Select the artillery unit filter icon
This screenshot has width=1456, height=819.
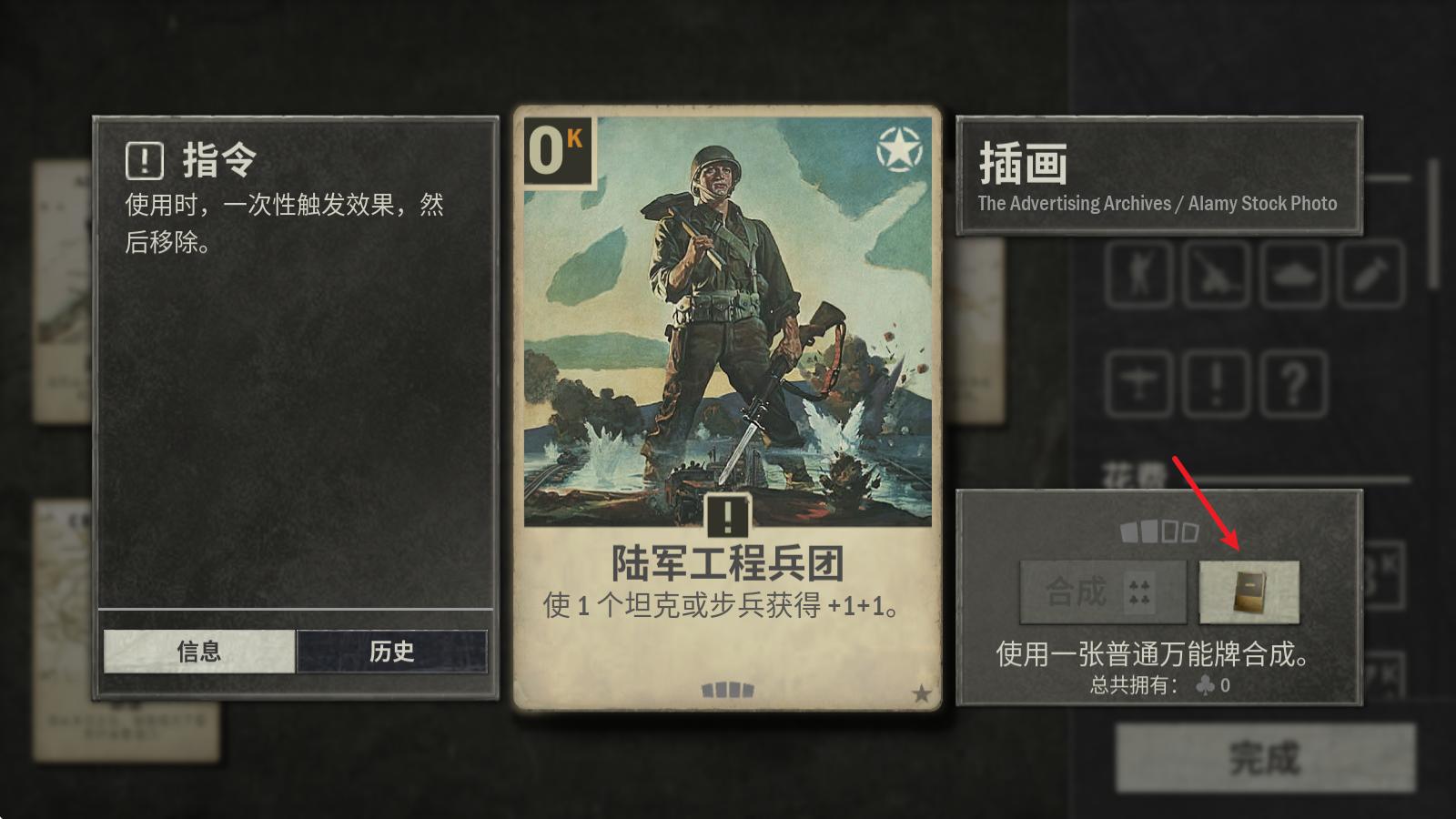point(1218,275)
